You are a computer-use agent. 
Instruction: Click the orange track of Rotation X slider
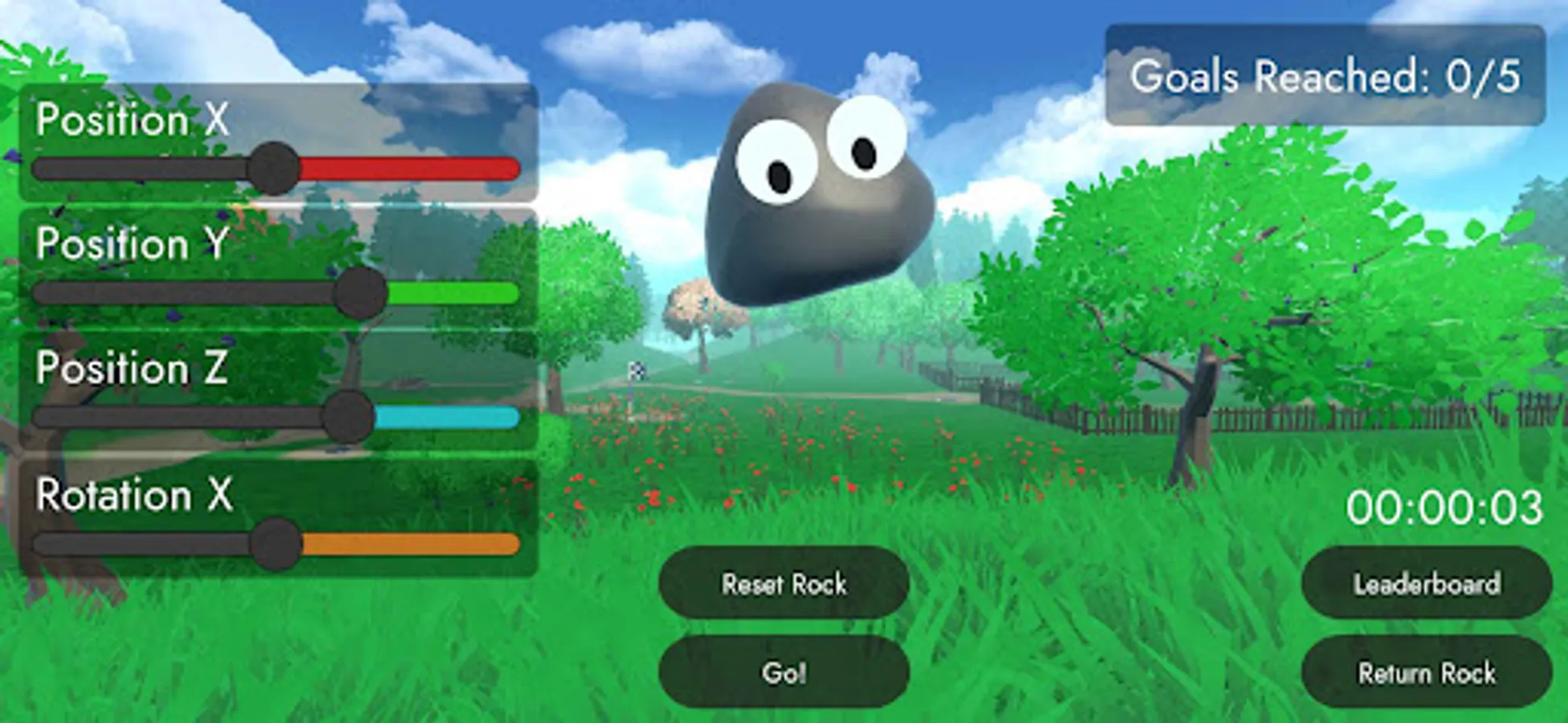(x=409, y=545)
